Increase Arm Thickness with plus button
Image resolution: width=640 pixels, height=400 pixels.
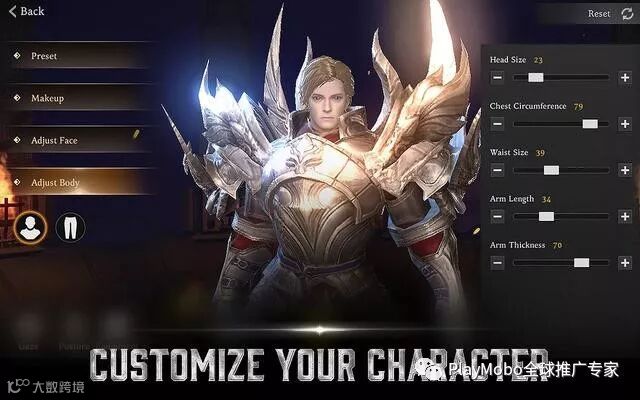pyautogui.click(x=624, y=262)
